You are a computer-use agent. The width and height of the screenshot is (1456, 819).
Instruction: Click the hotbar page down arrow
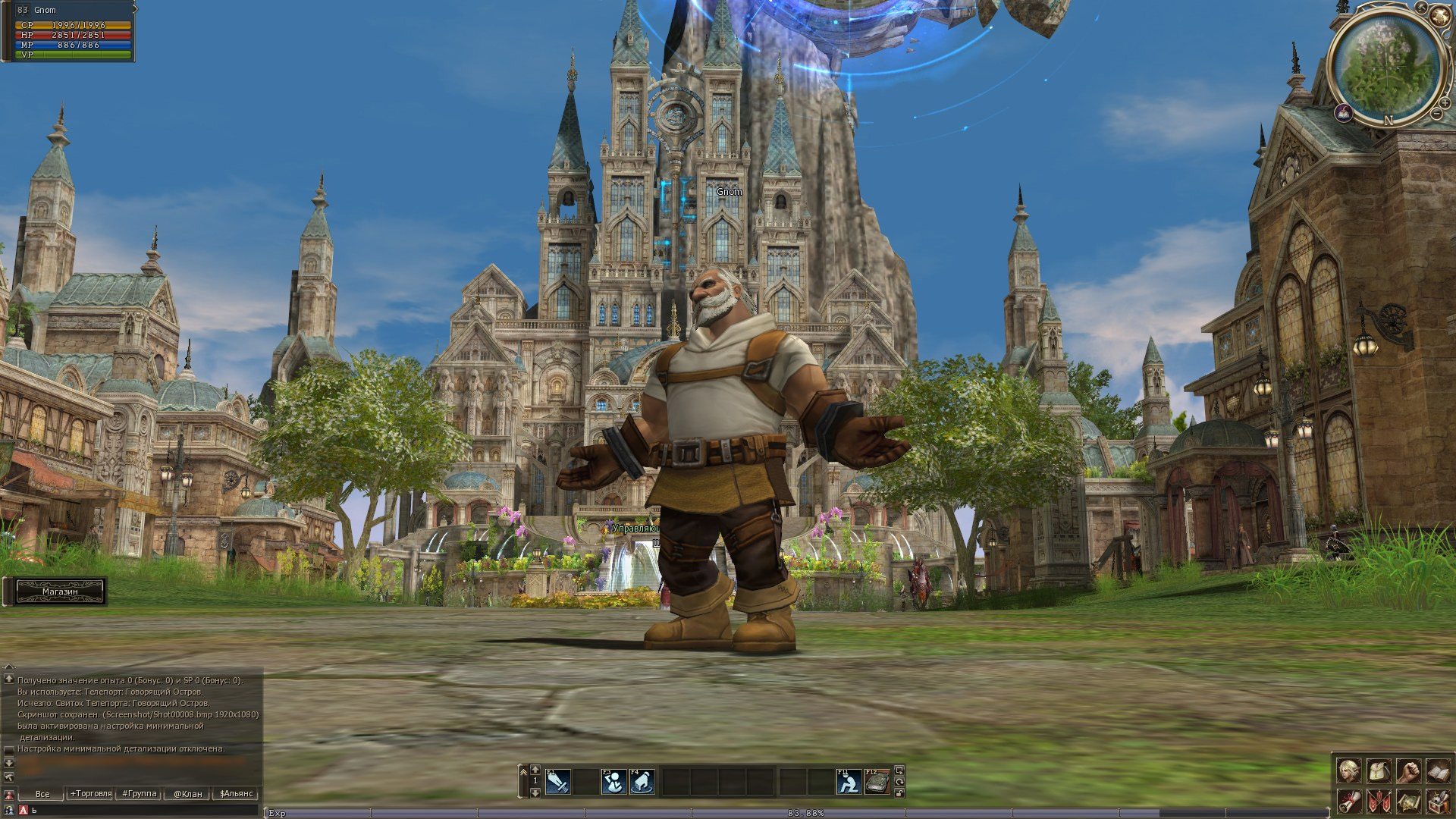coord(535,793)
